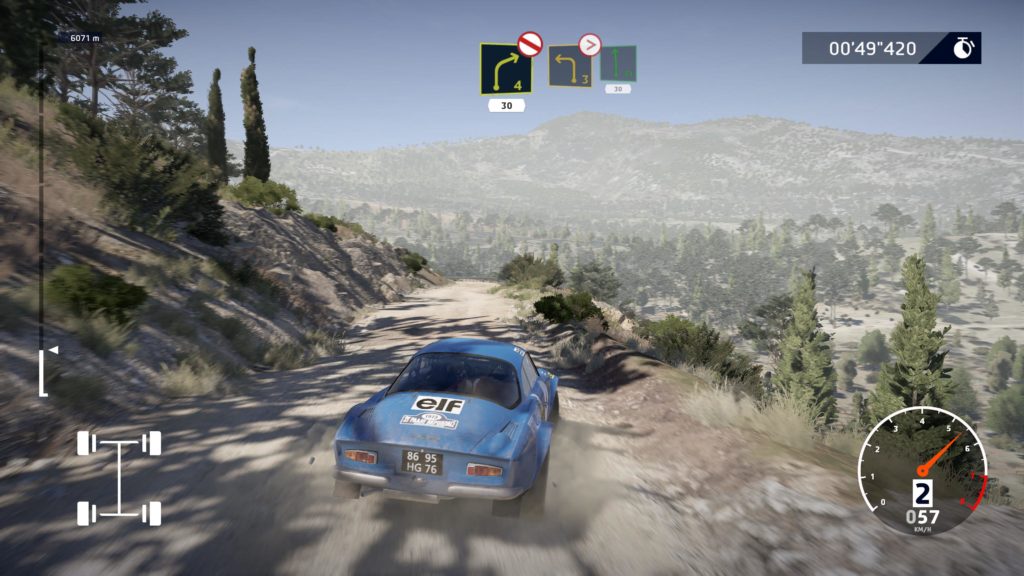Click the green straight-ahead pace note

618,64
